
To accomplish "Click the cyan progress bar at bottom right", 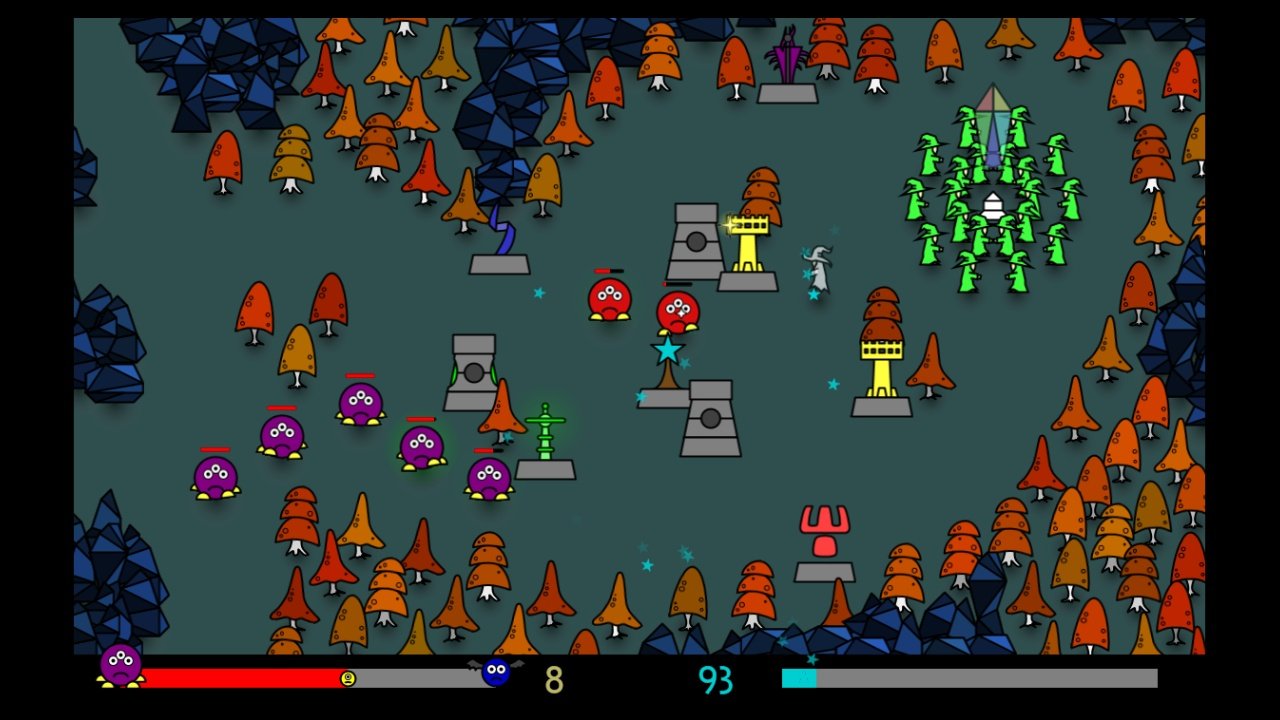I will coord(798,677).
